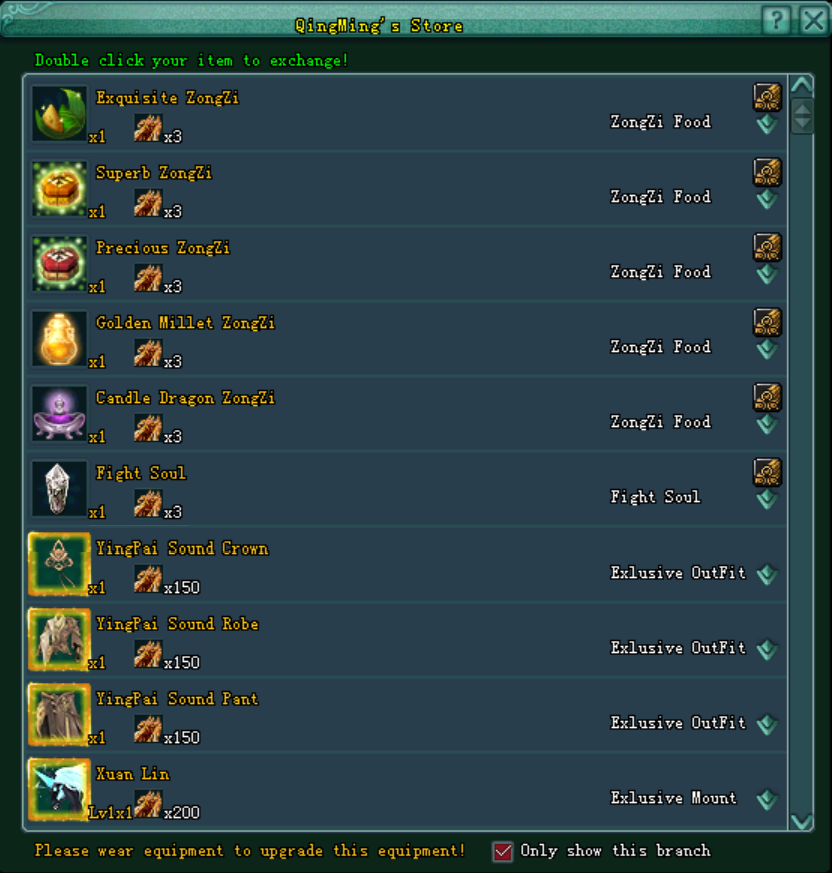The image size is (832, 873).
Task: Choose the YingPai Sound Pant outfit
Action: tap(59, 714)
